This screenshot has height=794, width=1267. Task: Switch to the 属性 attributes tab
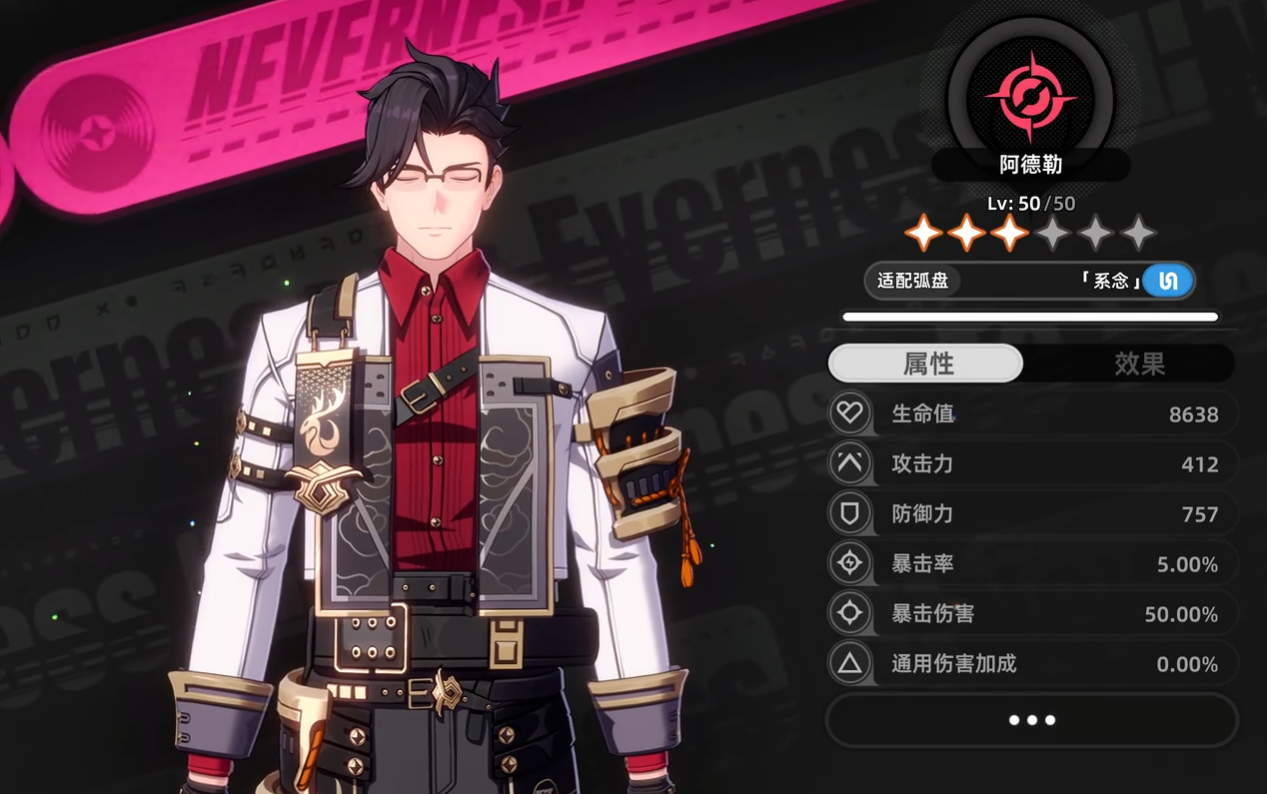click(926, 364)
